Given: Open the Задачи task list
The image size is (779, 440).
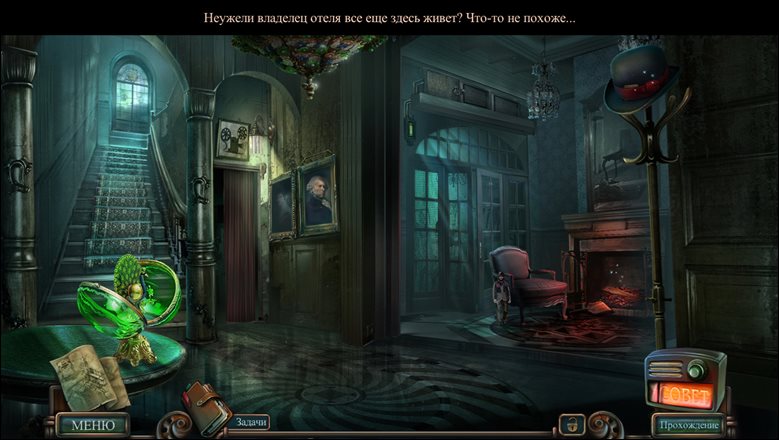Looking at the screenshot, I should 251,422.
